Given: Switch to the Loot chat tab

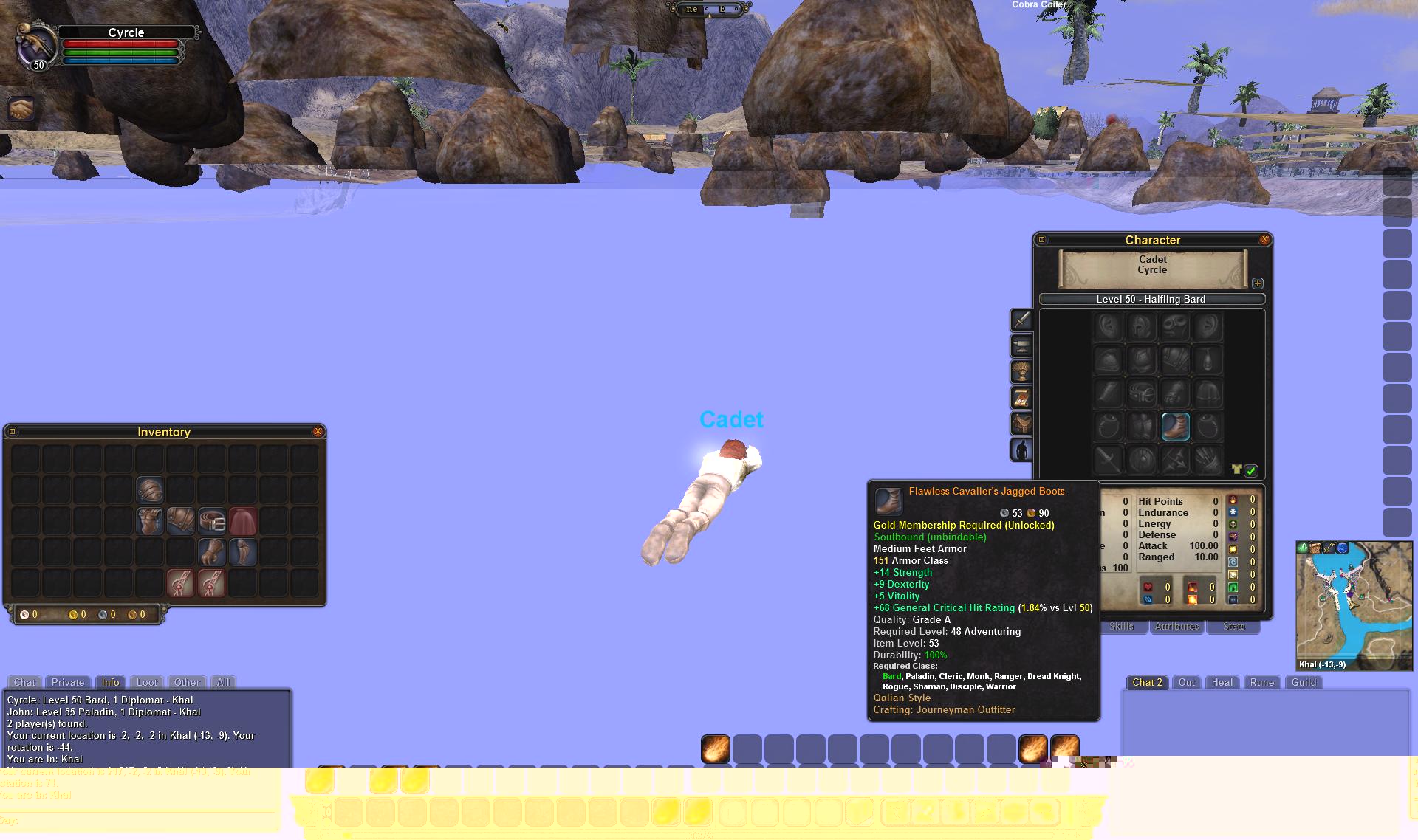Looking at the screenshot, I should click(x=147, y=683).
